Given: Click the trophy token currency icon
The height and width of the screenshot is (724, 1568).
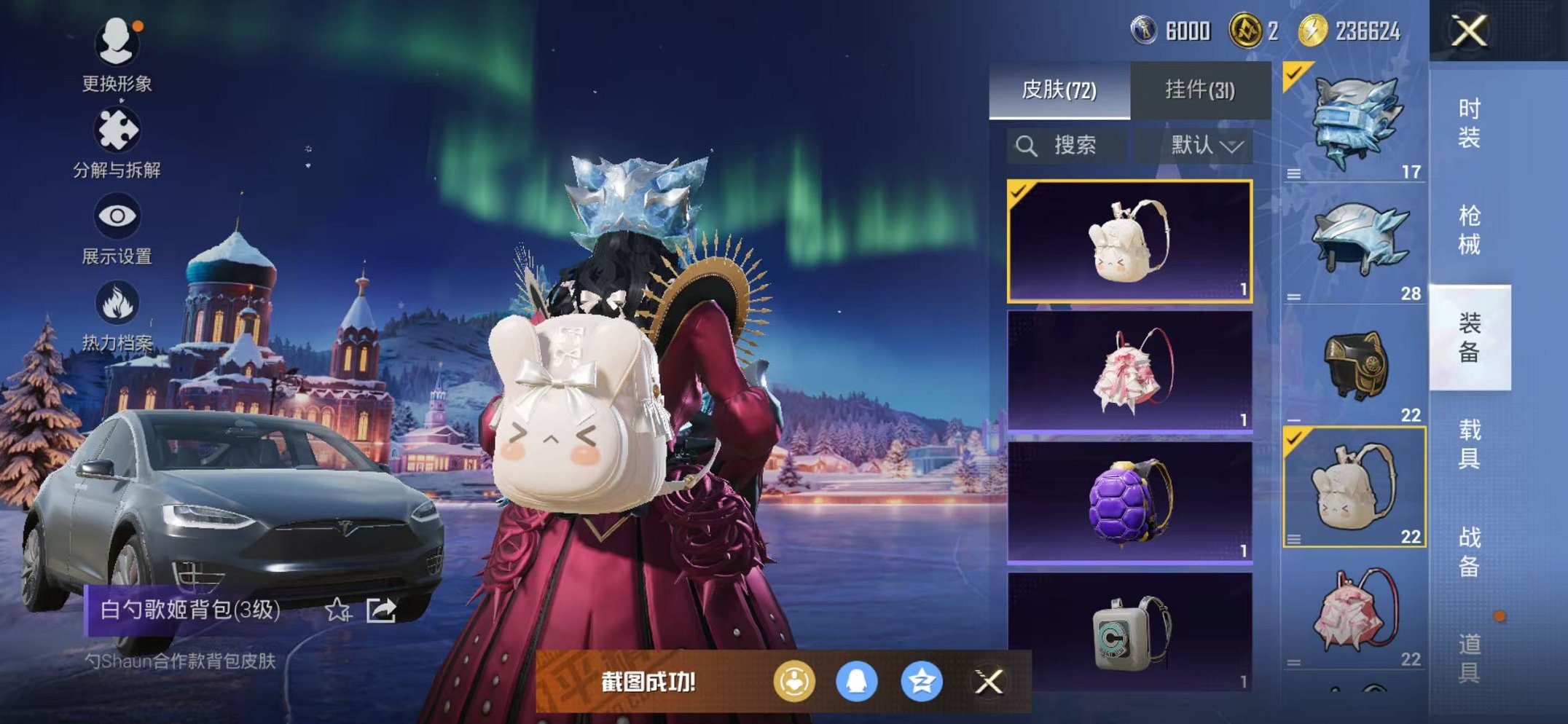Looking at the screenshot, I should point(1143,31).
